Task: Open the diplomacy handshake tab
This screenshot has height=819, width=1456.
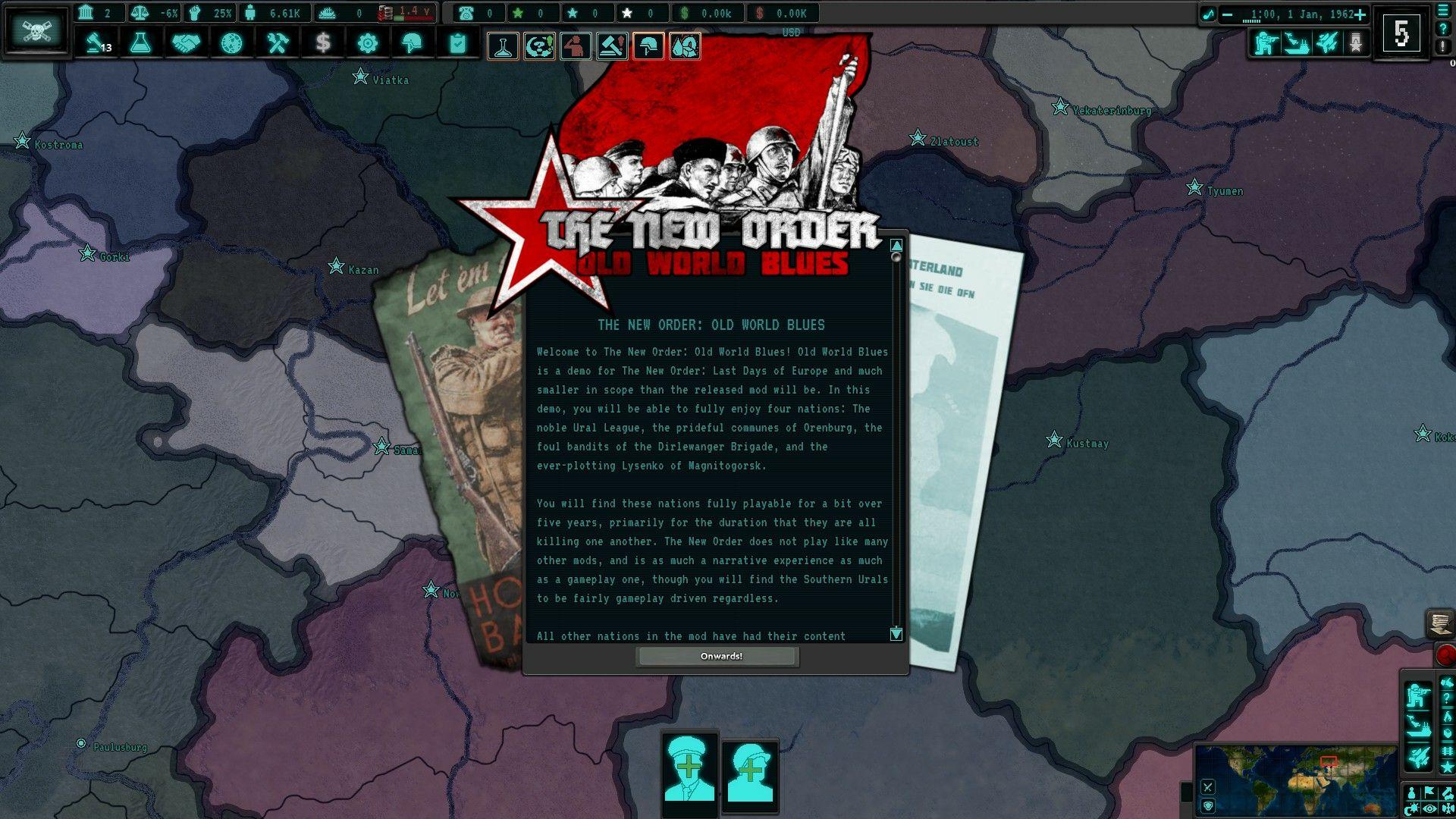Action: (x=186, y=44)
